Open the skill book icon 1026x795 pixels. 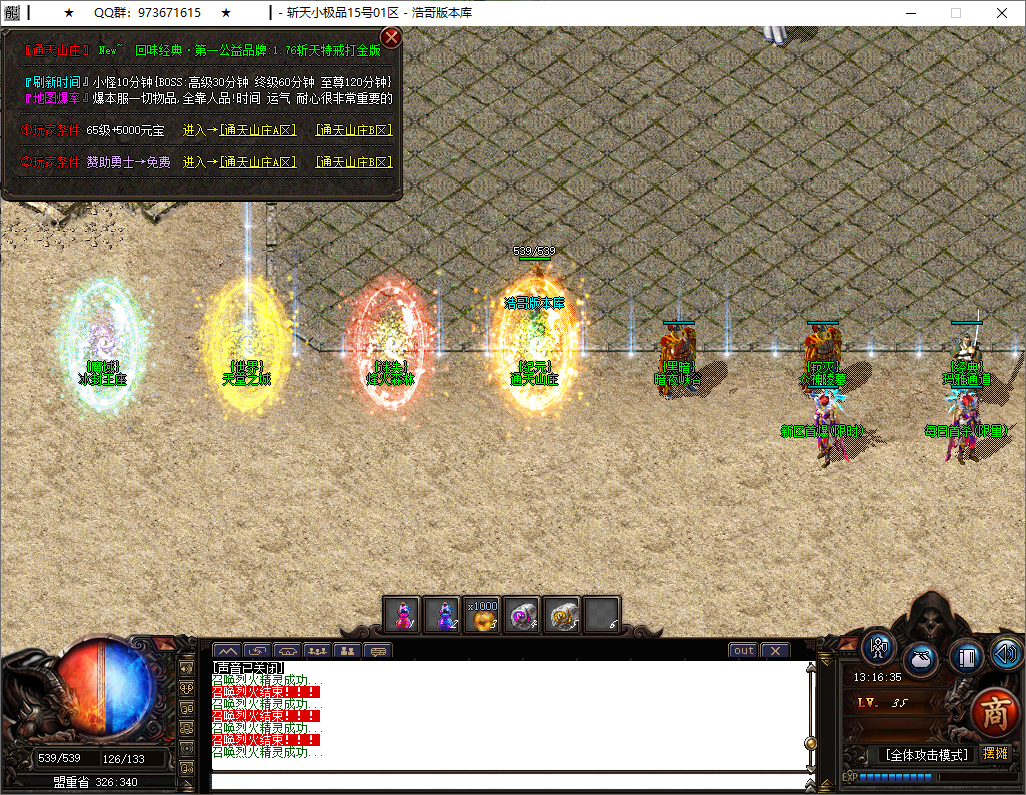(965, 657)
